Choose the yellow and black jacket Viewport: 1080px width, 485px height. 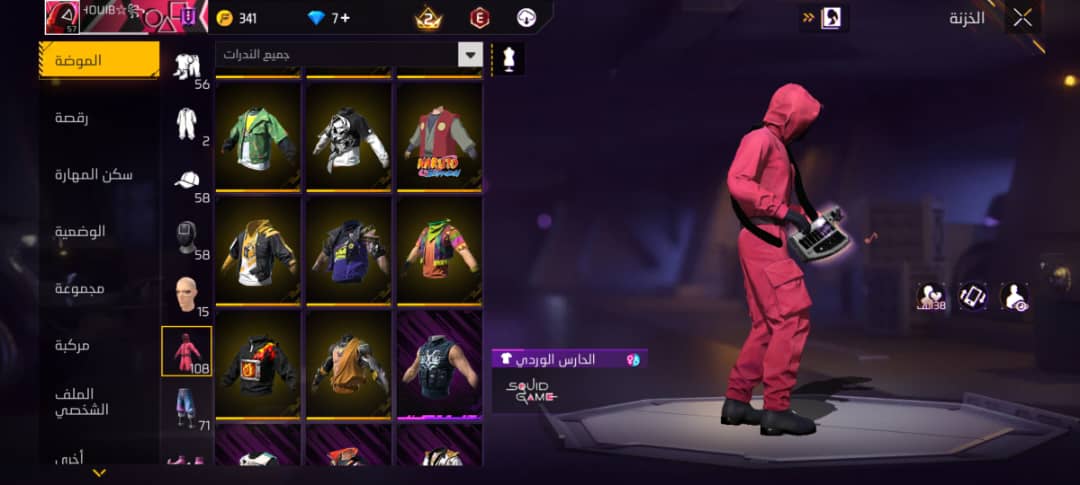[259, 250]
